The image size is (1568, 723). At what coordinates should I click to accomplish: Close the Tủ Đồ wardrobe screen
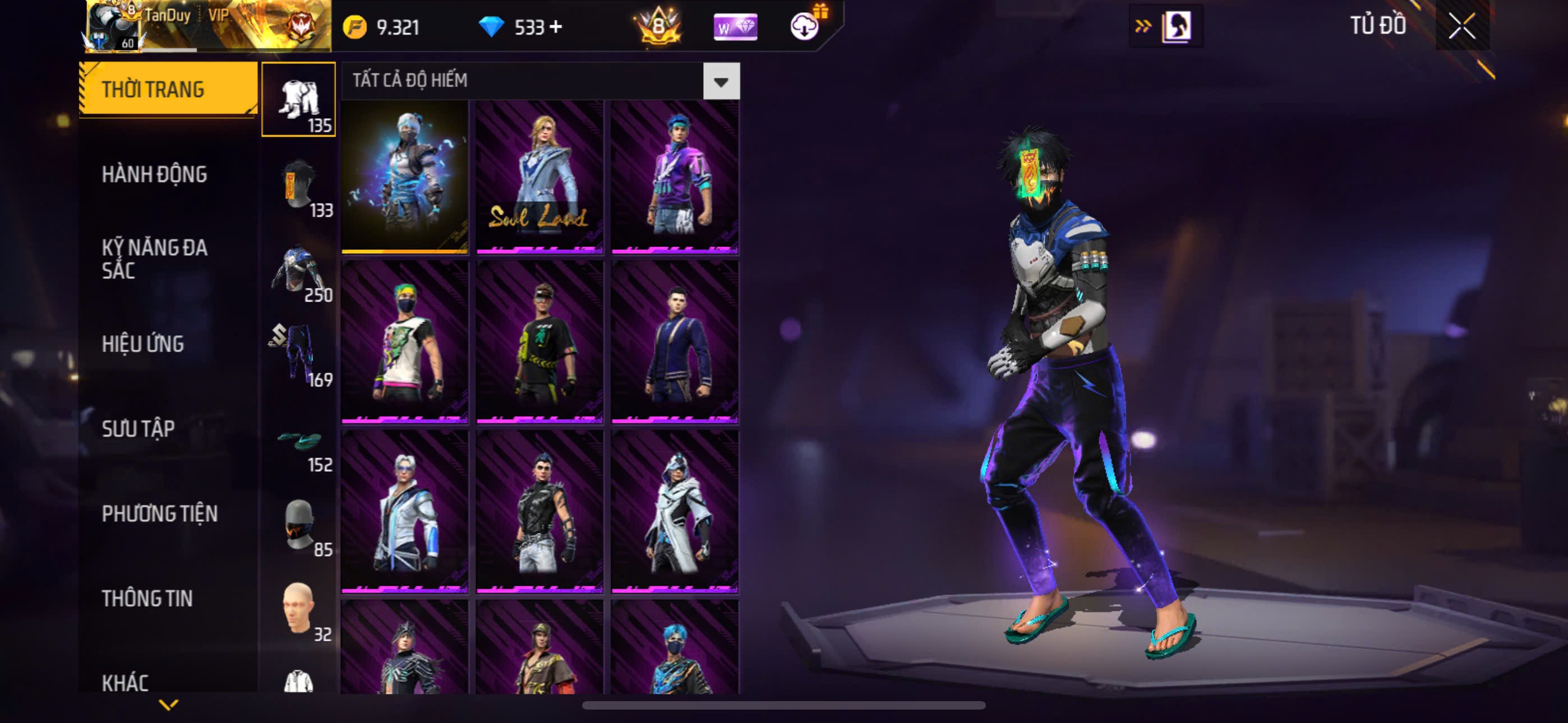click(x=1461, y=26)
